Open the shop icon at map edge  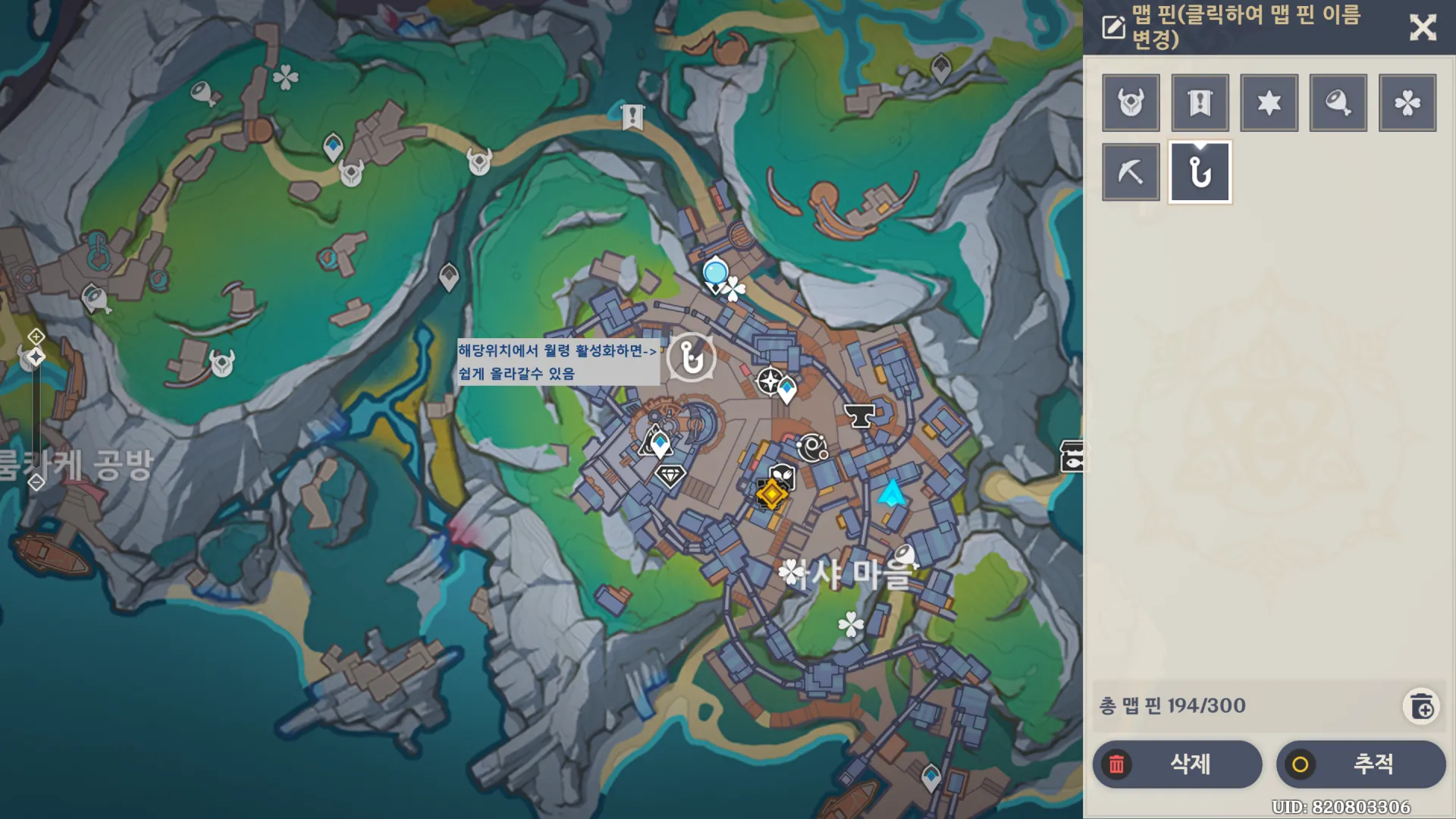click(x=1072, y=456)
